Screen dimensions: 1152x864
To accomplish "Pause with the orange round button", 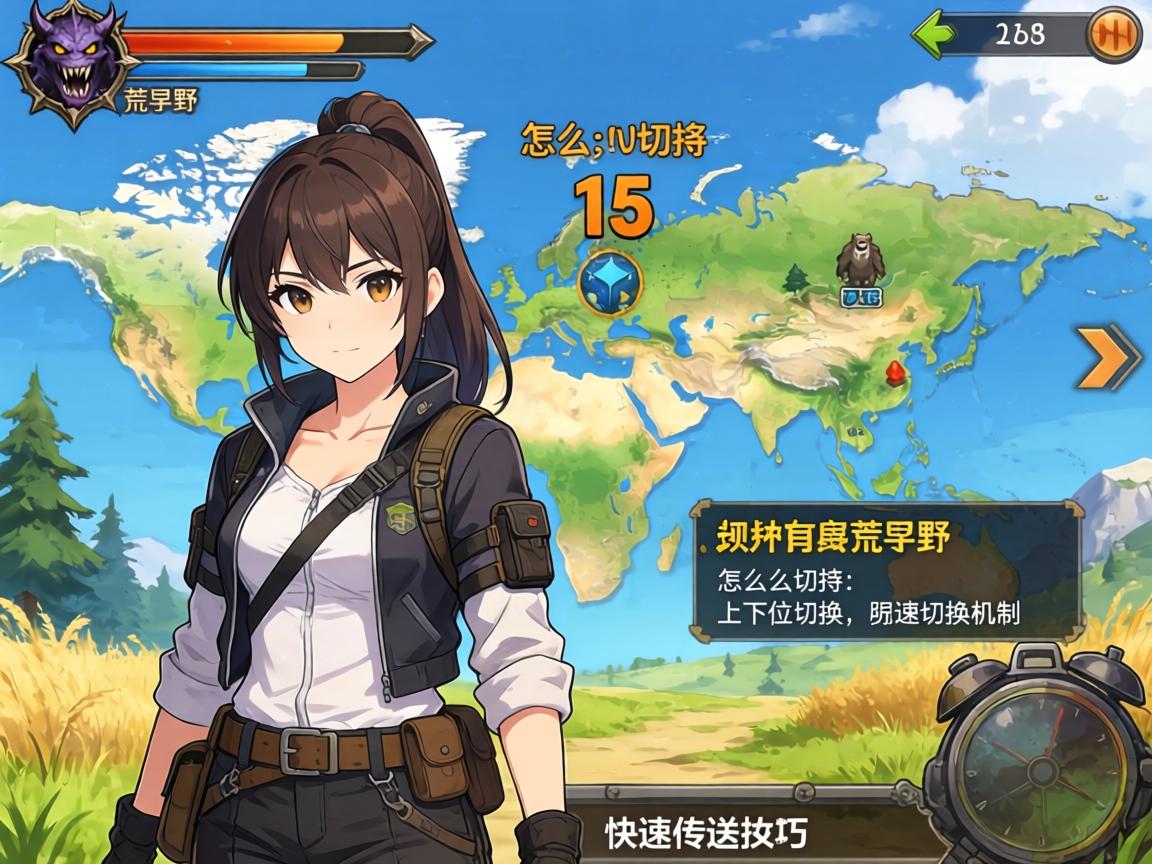I will 1113,35.
